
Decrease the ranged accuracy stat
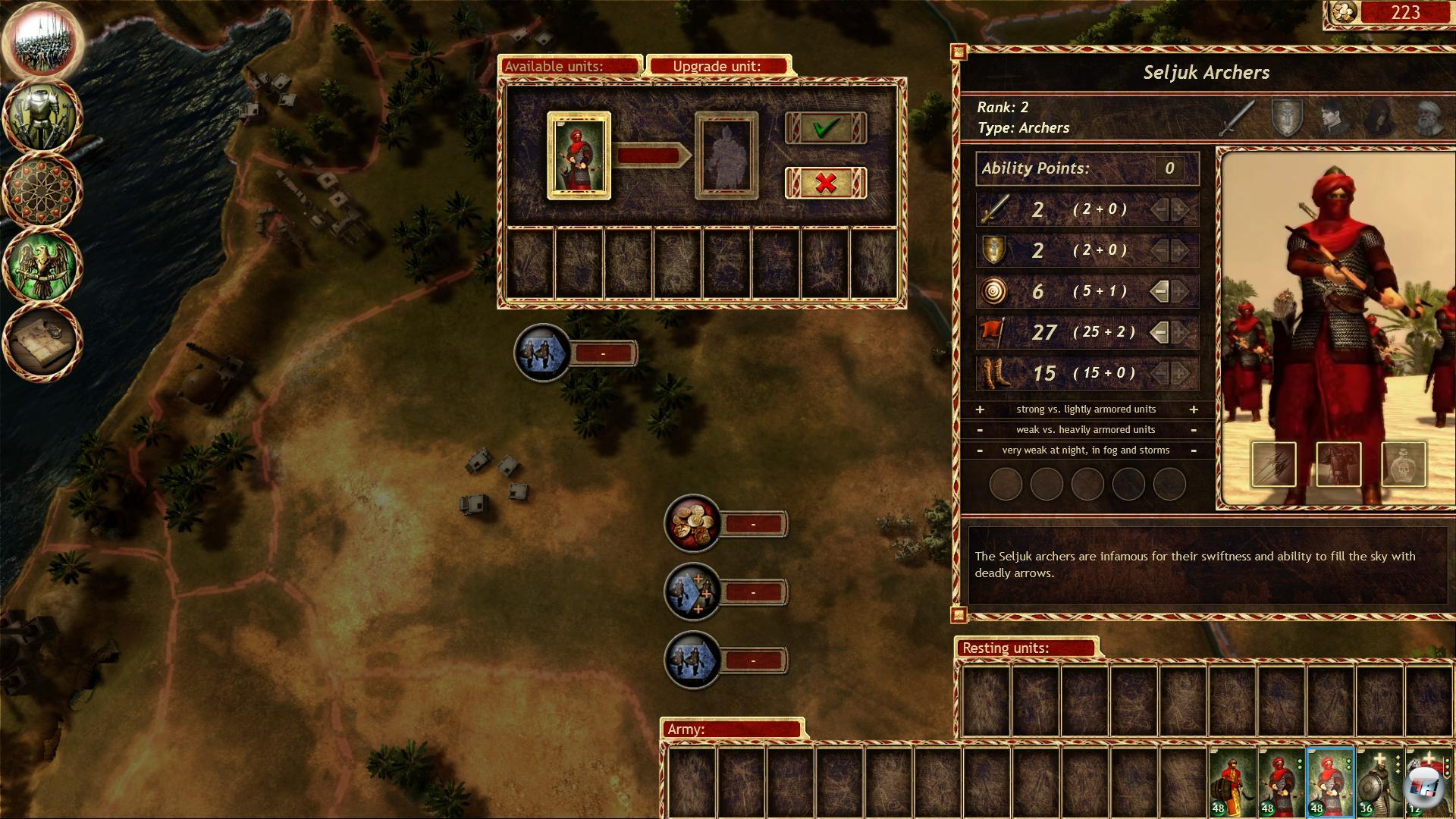click(x=1159, y=291)
